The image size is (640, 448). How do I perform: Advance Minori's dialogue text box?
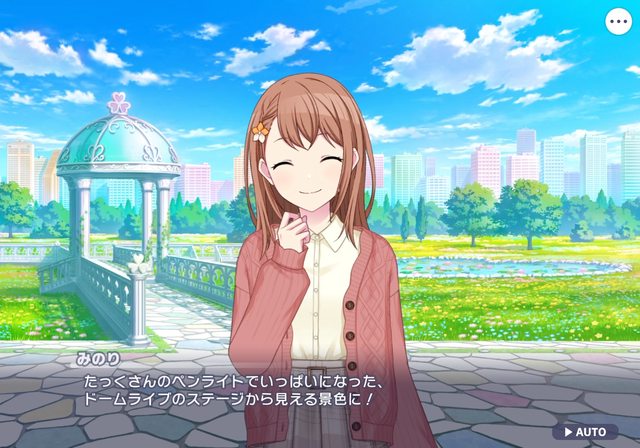click(320, 388)
